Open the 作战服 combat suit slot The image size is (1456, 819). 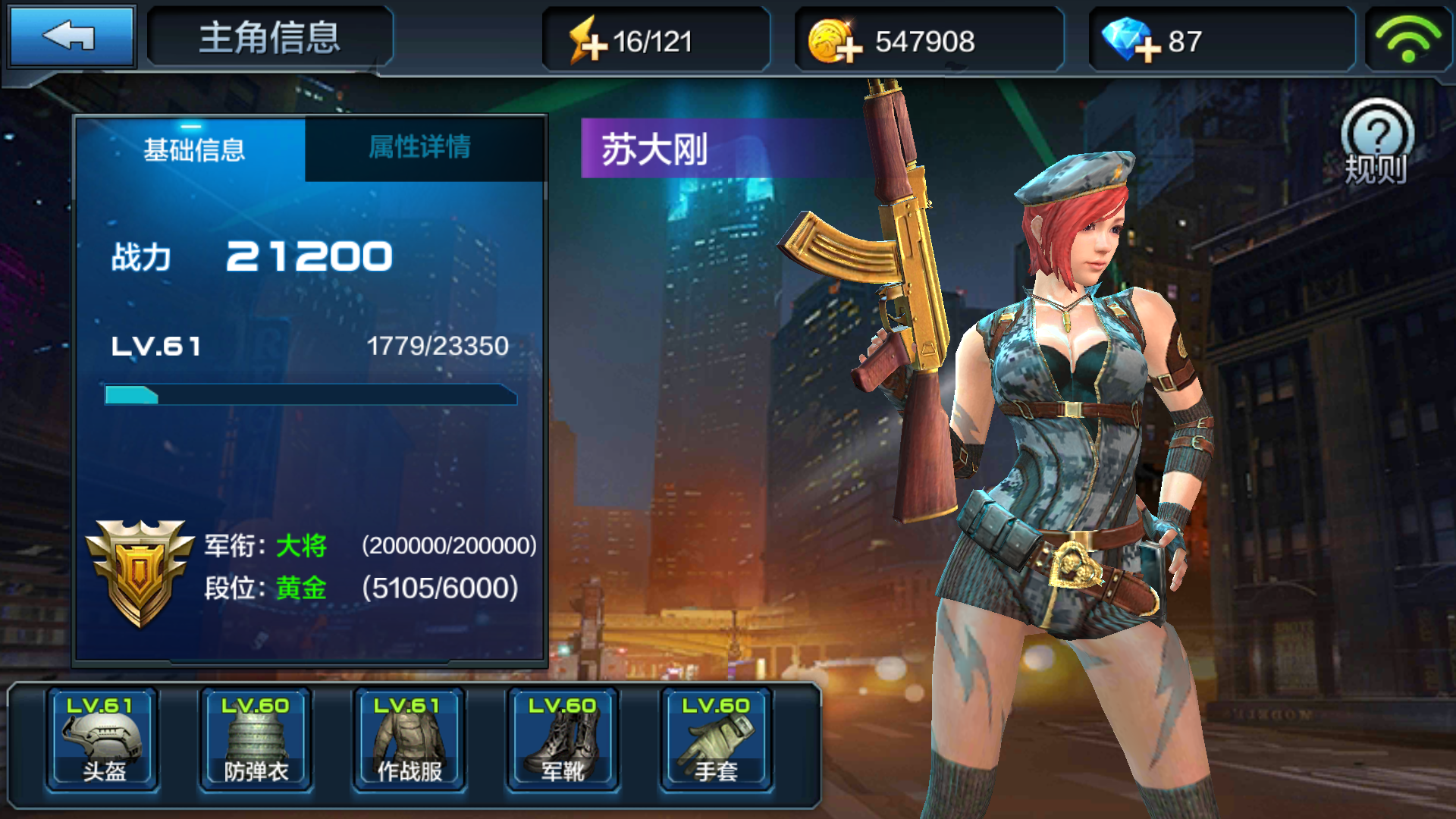pos(409,739)
